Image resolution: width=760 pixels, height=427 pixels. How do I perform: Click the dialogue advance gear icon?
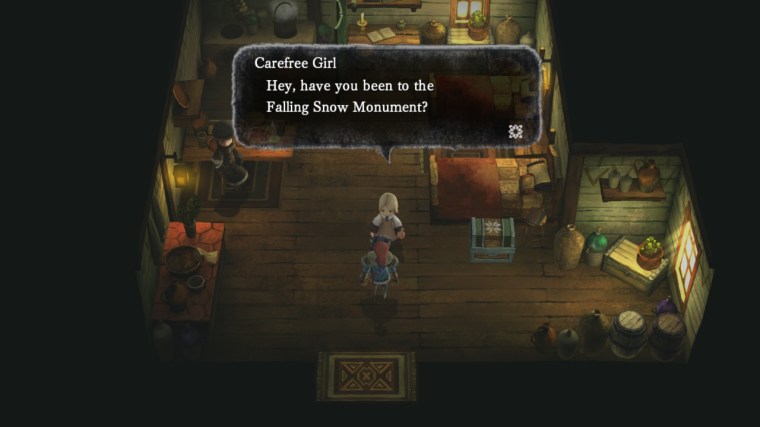pos(516,131)
